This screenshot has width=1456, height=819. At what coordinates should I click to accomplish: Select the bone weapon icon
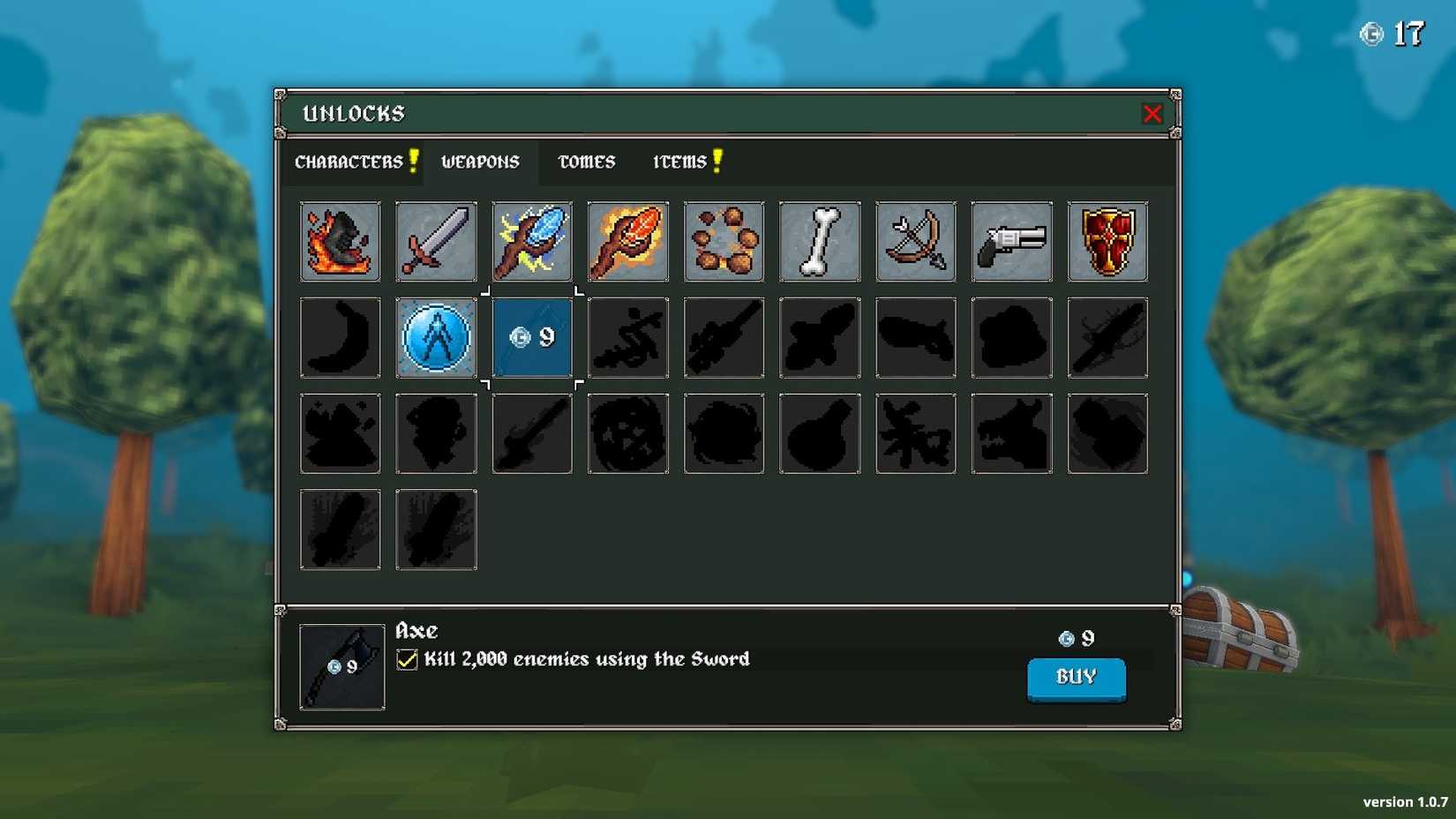819,241
